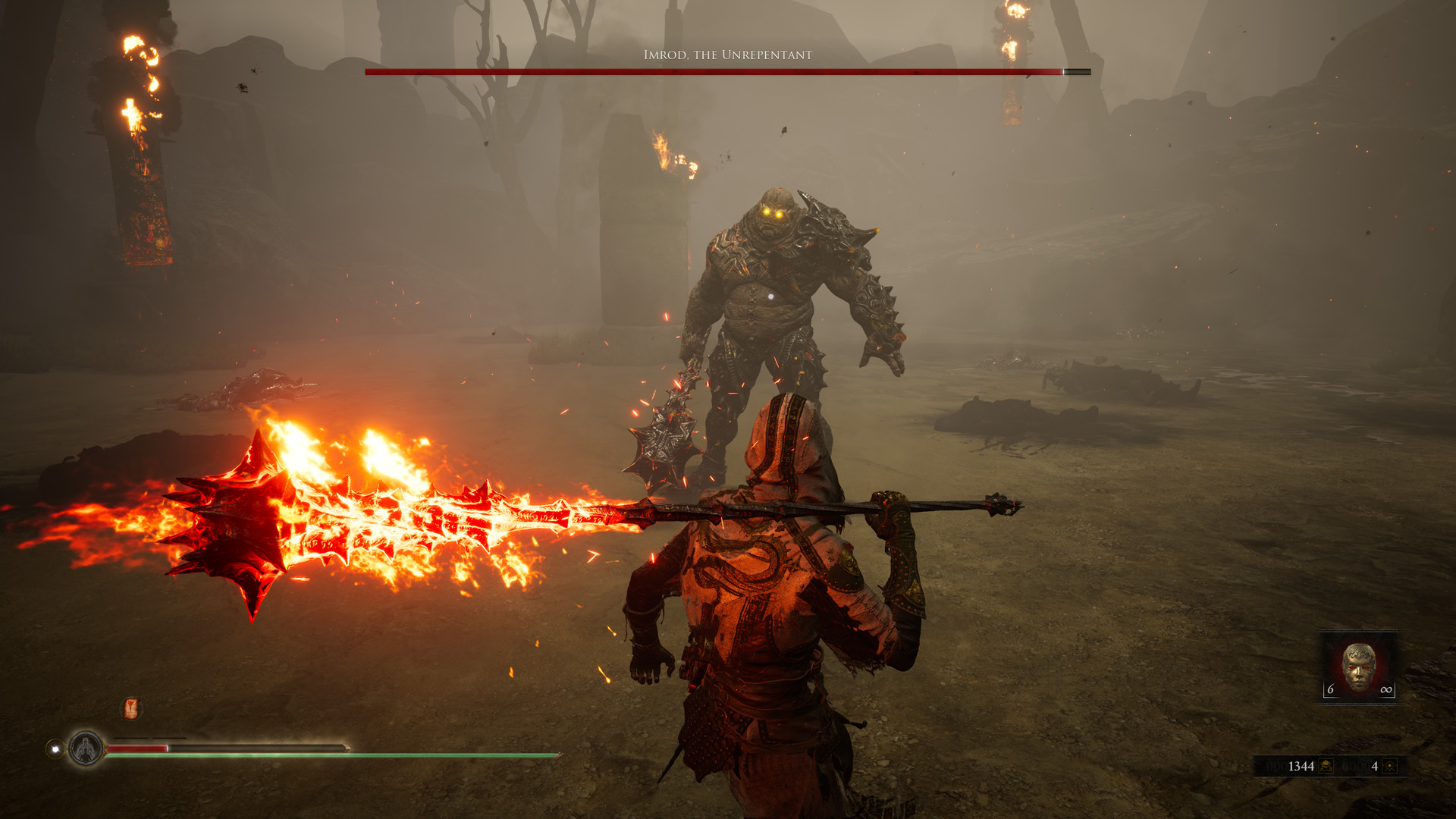This screenshot has height=819, width=1456.
Task: Click the red item icon above the health bar
Action: [130, 709]
